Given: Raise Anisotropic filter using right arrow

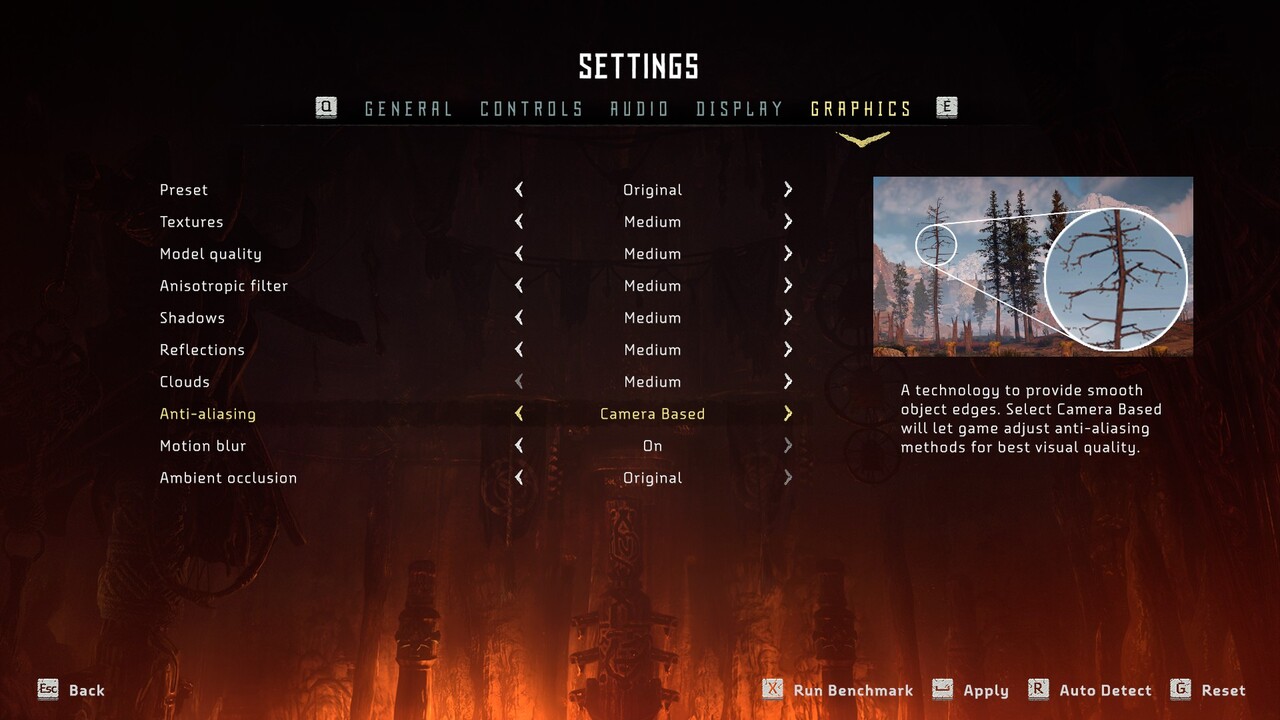Looking at the screenshot, I should (788, 286).
